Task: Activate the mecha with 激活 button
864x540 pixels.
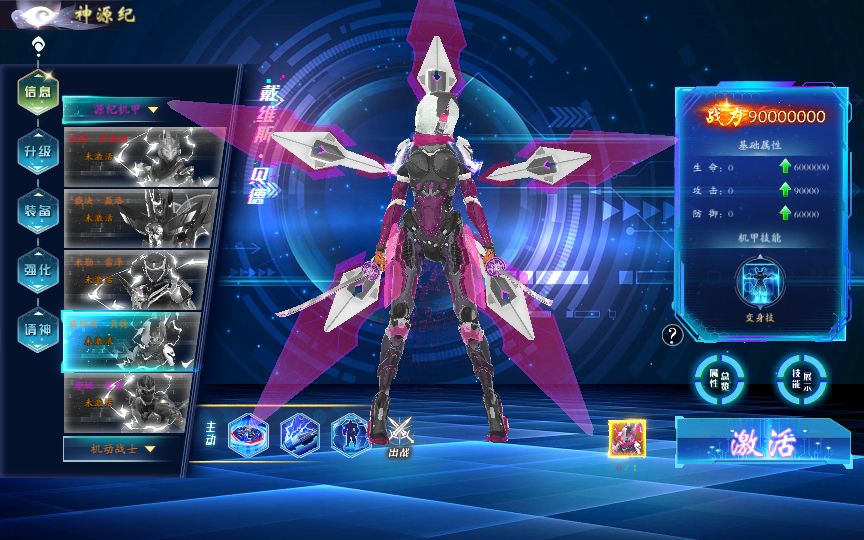Action: coord(762,441)
